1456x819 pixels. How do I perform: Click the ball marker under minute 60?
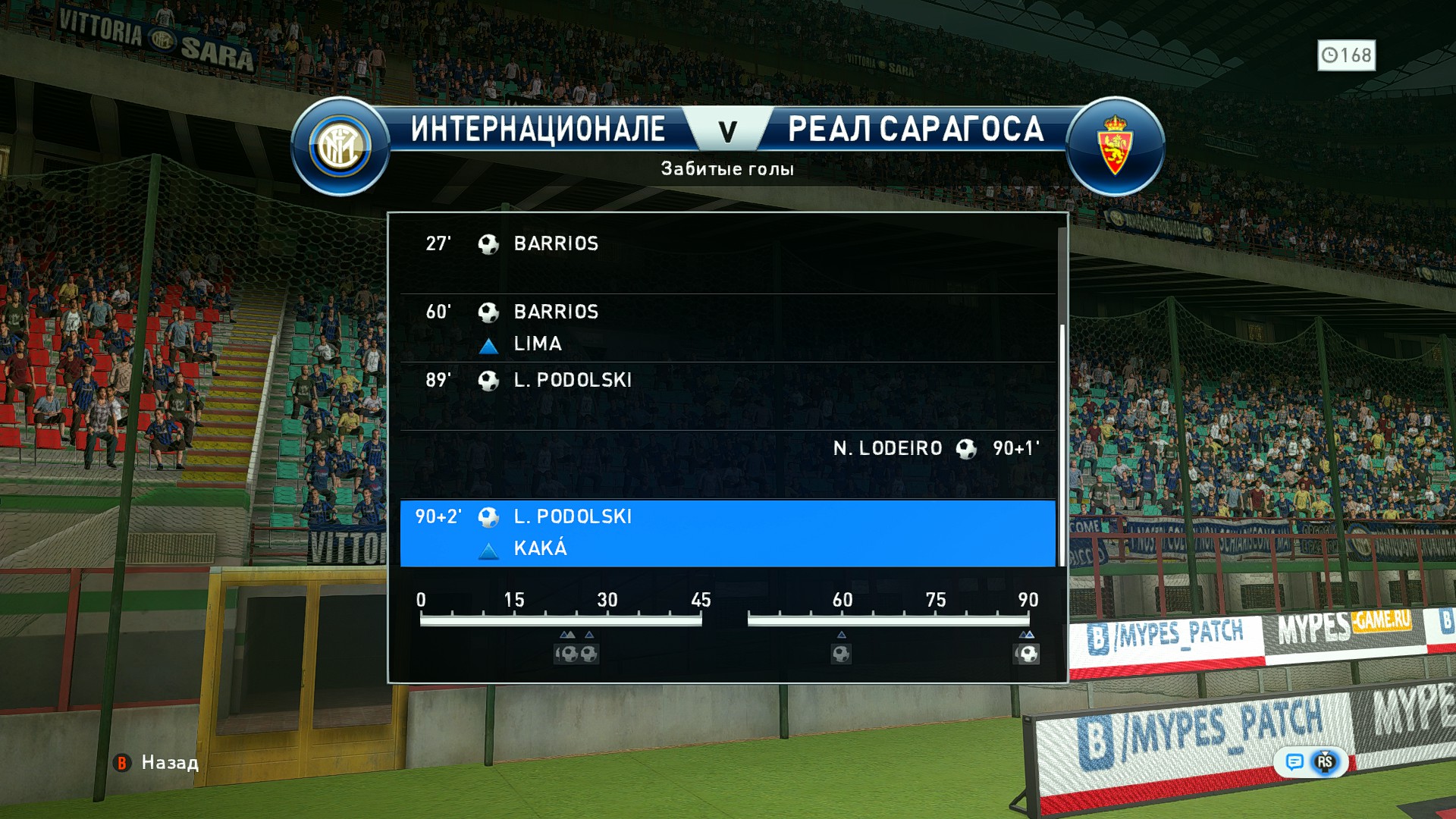click(x=841, y=654)
